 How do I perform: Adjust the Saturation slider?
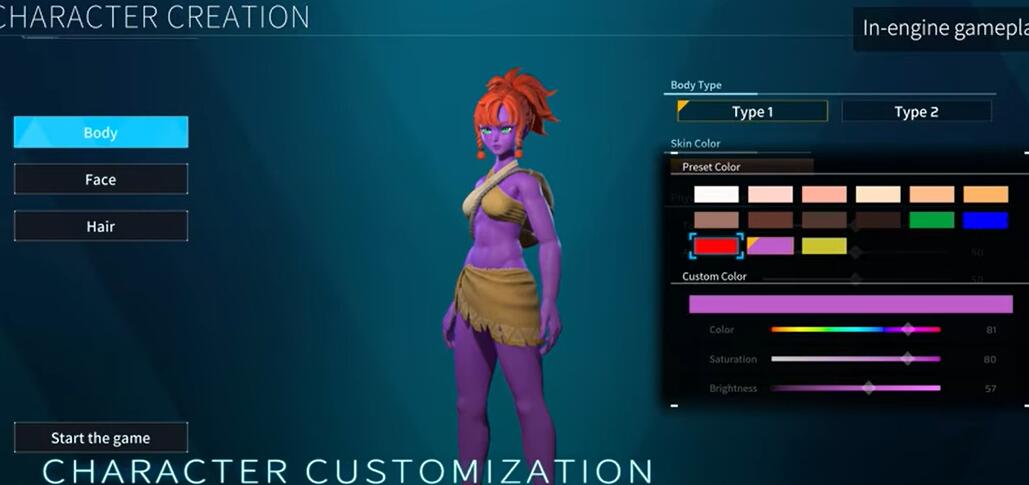(855, 359)
